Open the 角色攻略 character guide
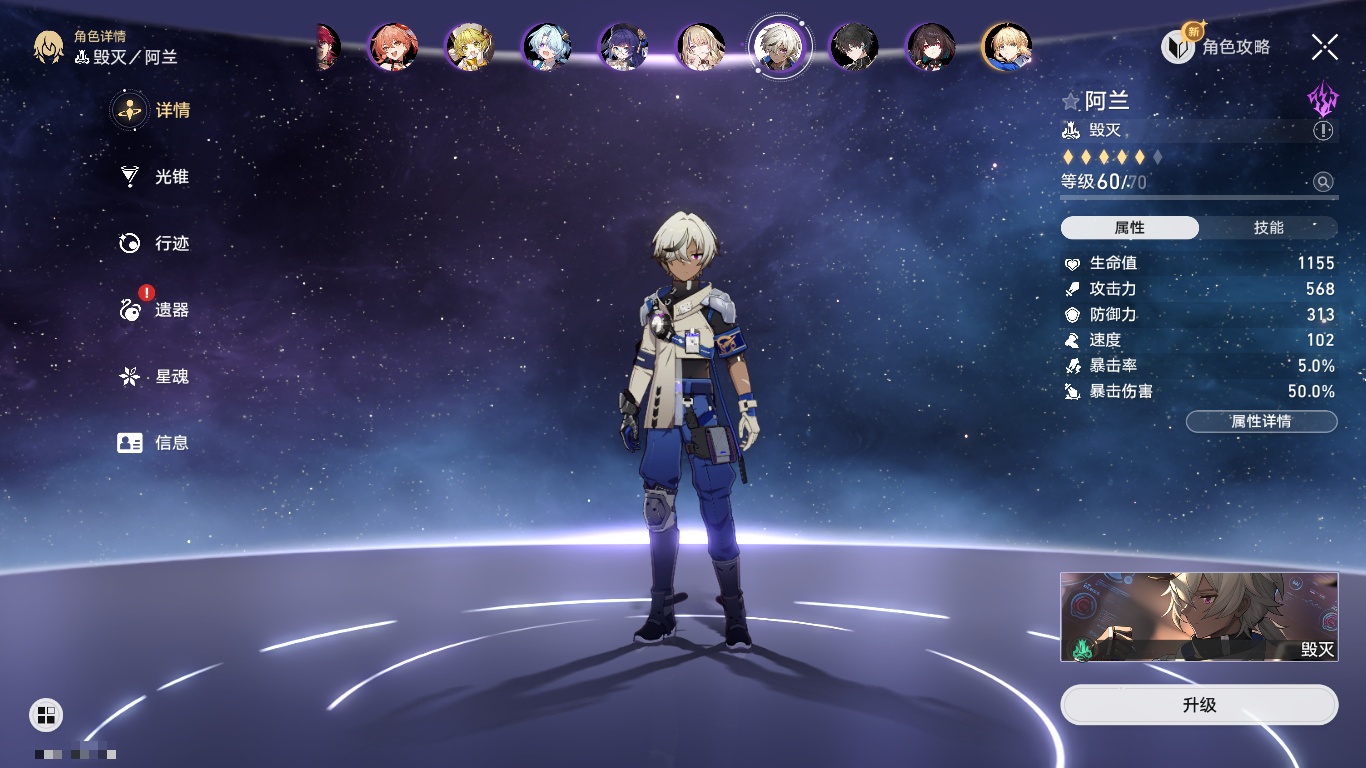The width and height of the screenshot is (1366, 768). (x=1216, y=47)
